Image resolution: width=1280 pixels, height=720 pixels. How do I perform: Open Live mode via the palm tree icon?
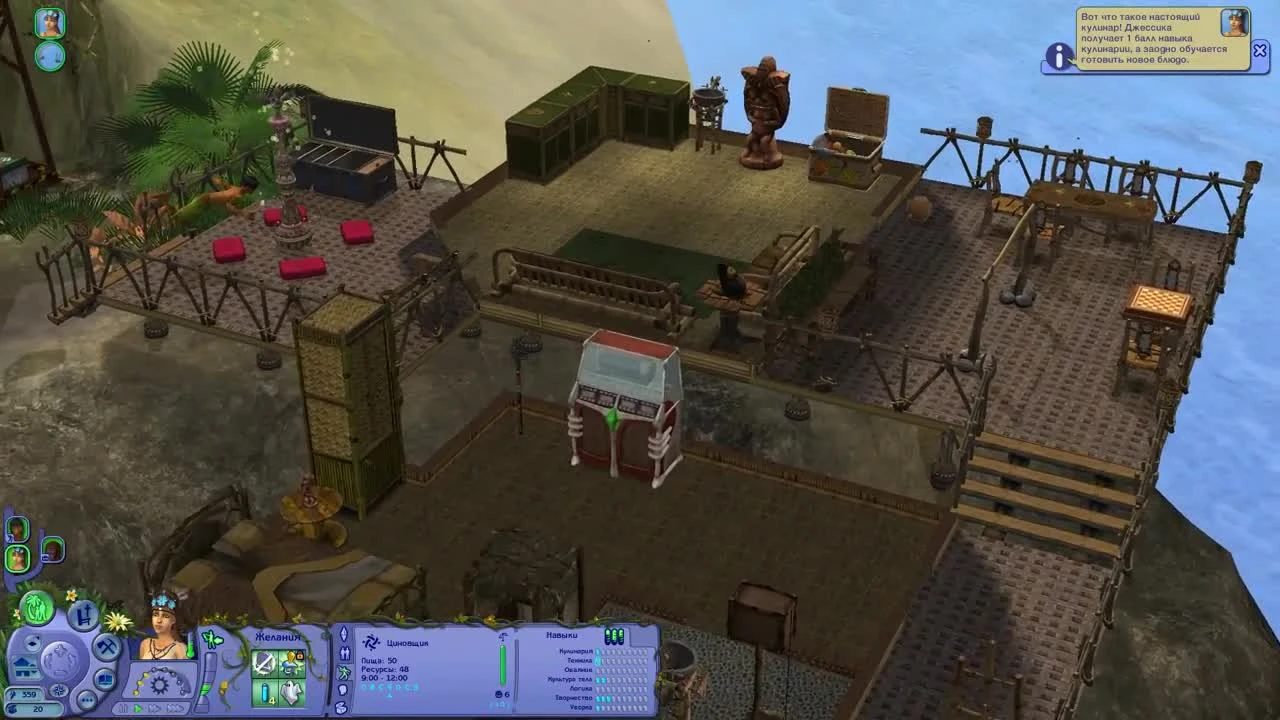click(36, 606)
